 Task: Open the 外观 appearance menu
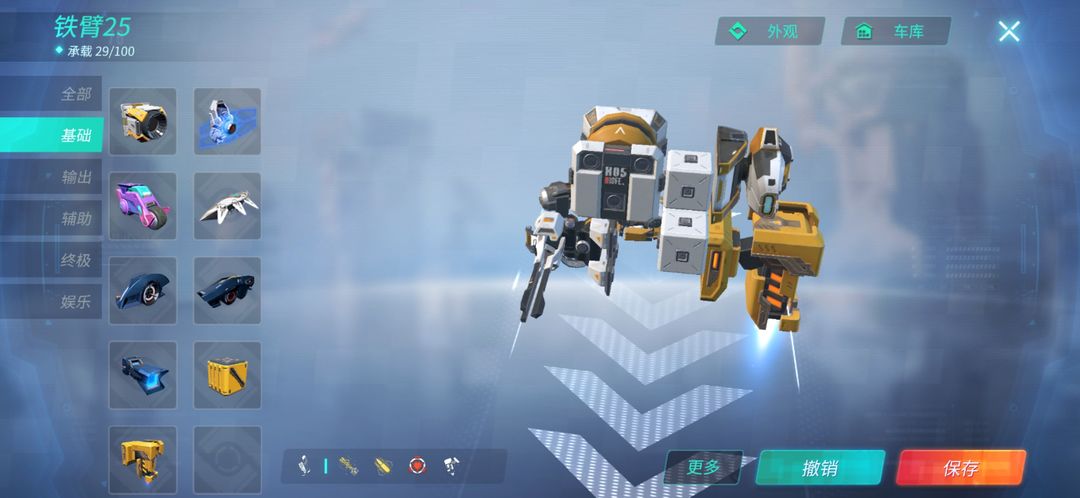(769, 31)
